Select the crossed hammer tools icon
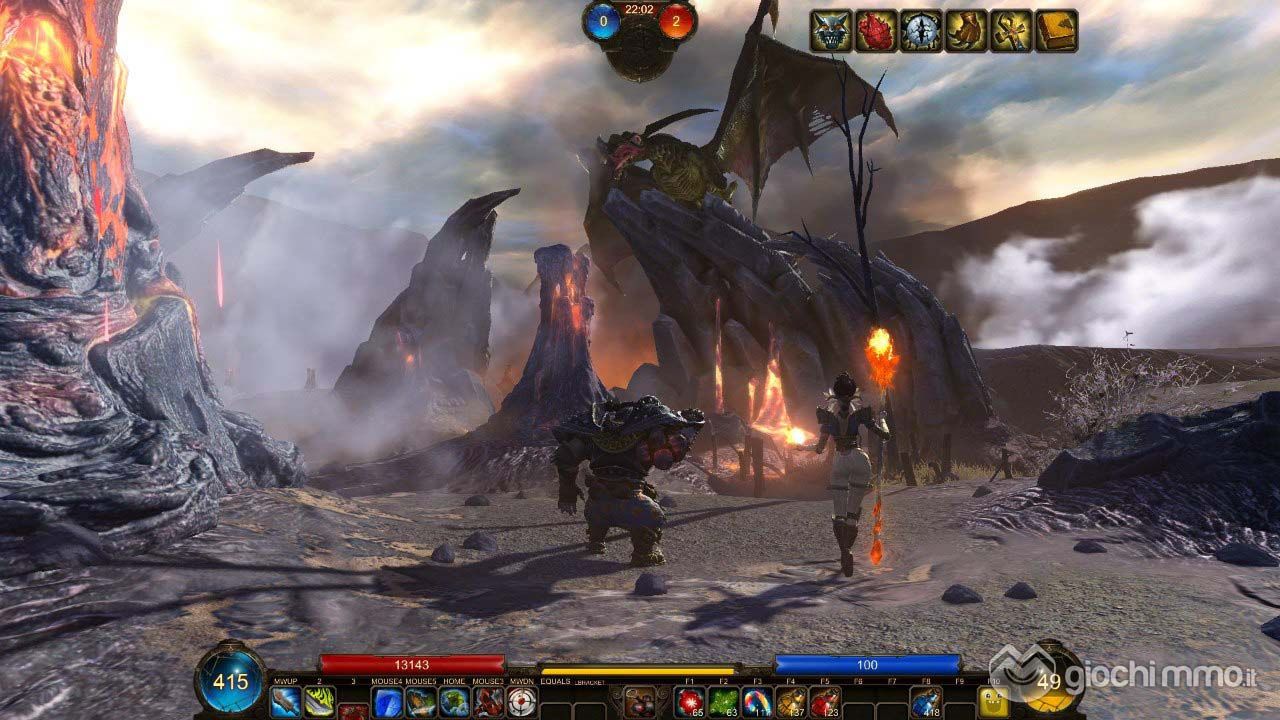The width and height of the screenshot is (1280, 720). (1011, 31)
